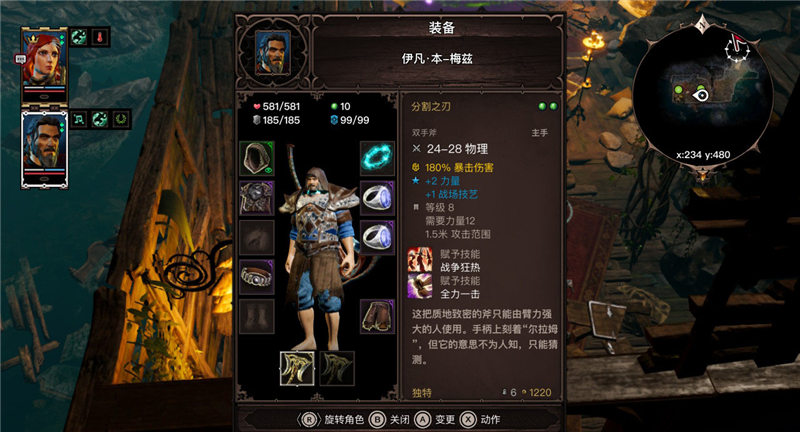Click the red thermometer status icon

(x=101, y=37)
